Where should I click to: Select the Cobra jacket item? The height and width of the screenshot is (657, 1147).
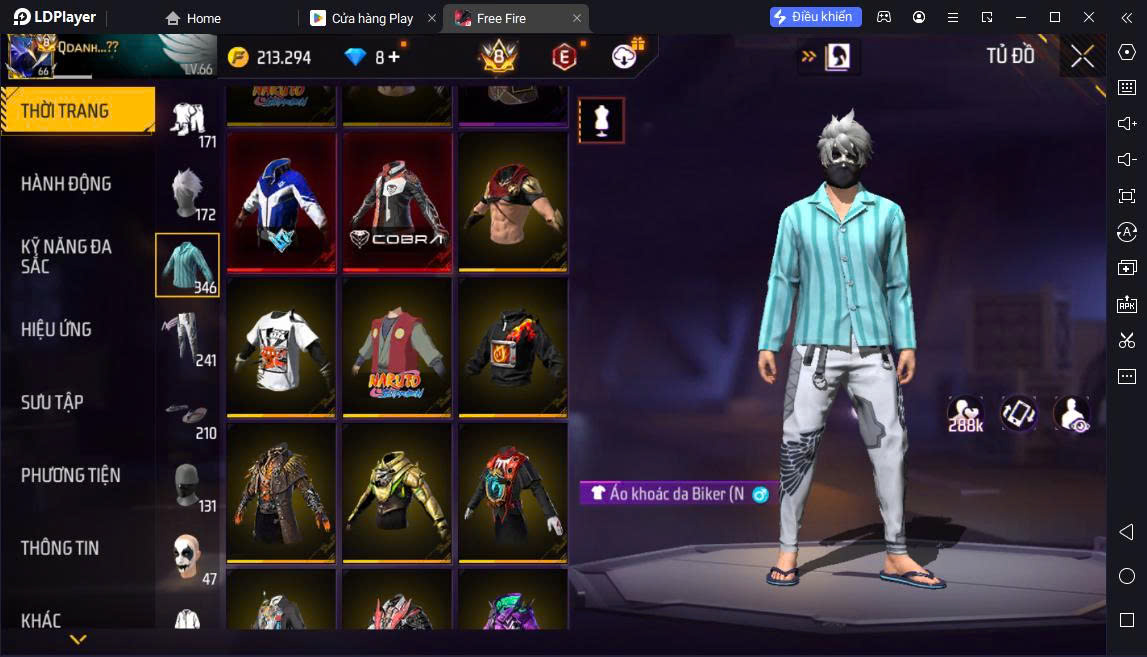pyautogui.click(x=397, y=202)
